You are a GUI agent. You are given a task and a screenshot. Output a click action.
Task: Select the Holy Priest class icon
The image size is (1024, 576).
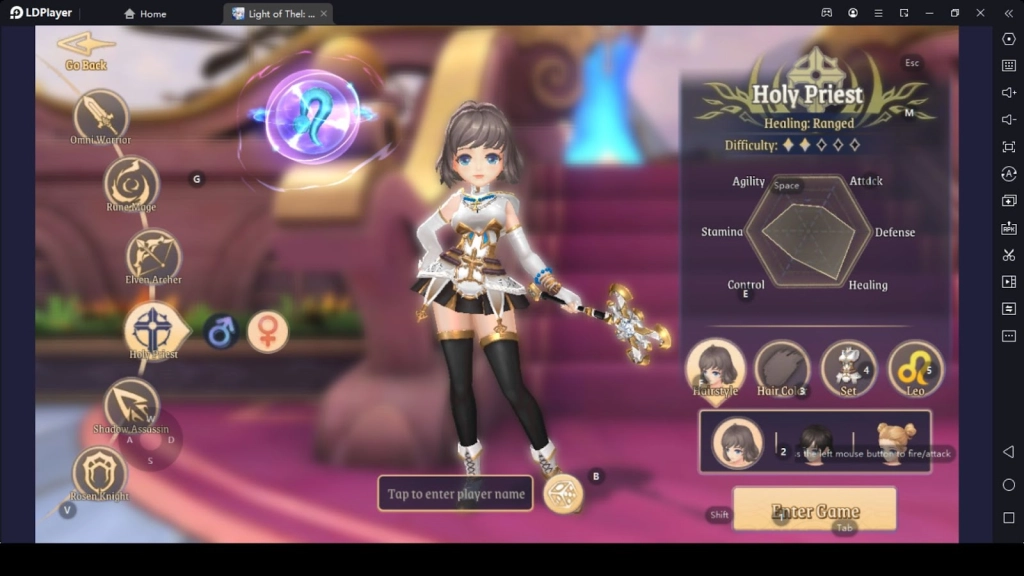point(152,328)
